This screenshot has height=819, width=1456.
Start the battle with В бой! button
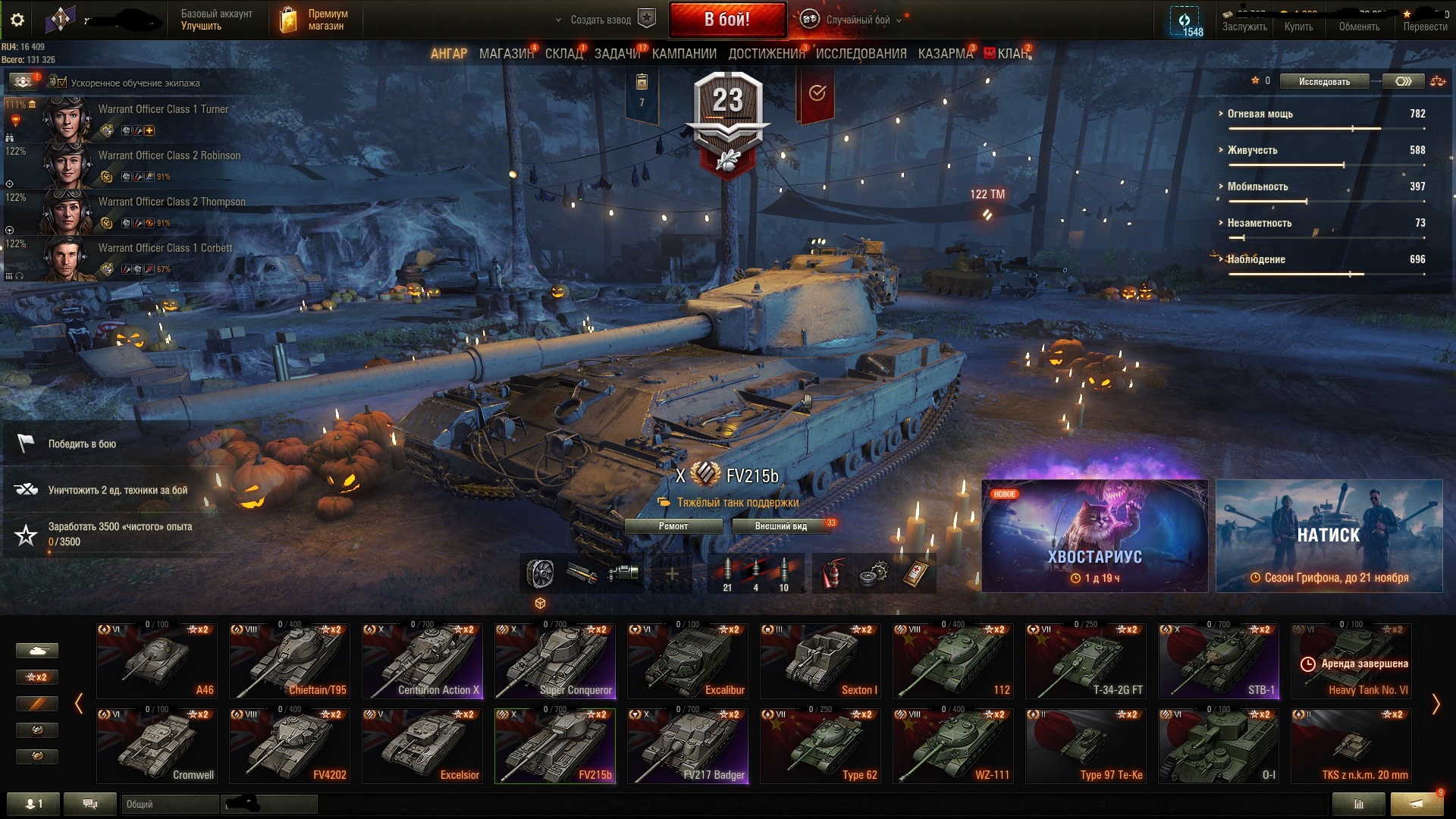pyautogui.click(x=726, y=20)
